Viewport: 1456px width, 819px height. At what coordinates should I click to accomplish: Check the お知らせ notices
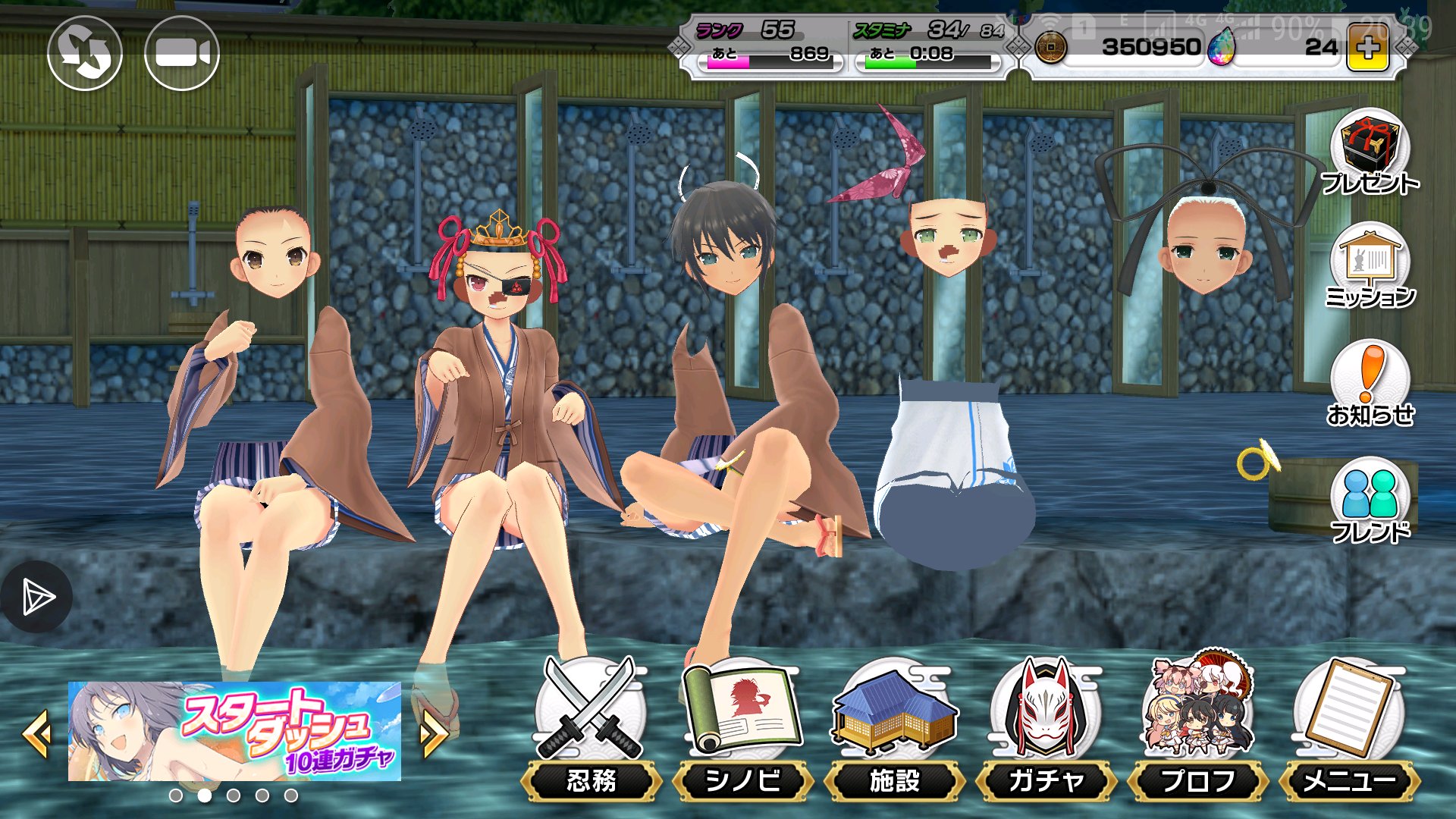(1370, 384)
